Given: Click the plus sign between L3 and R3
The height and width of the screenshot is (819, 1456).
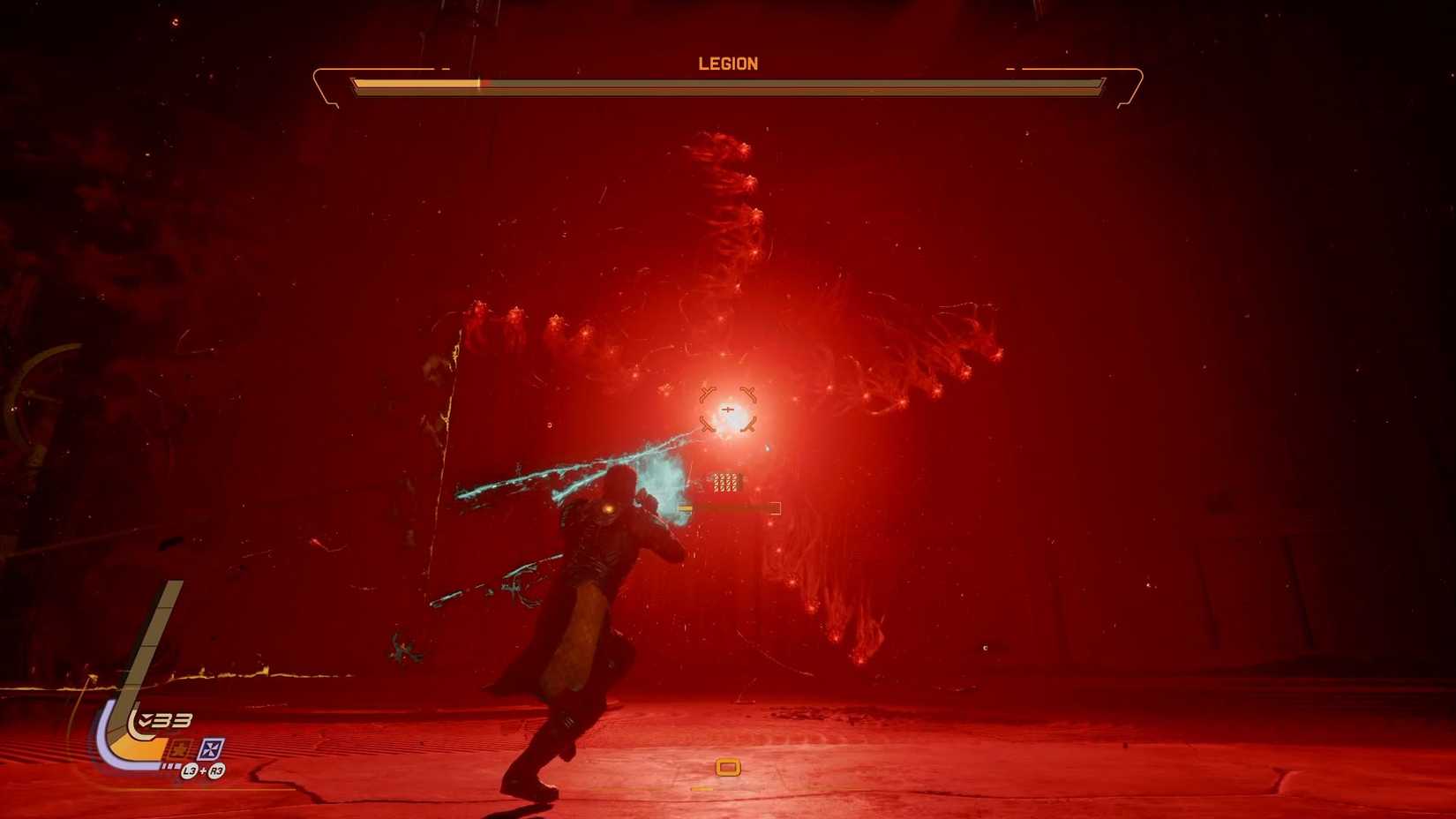Looking at the screenshot, I should click(x=203, y=770).
